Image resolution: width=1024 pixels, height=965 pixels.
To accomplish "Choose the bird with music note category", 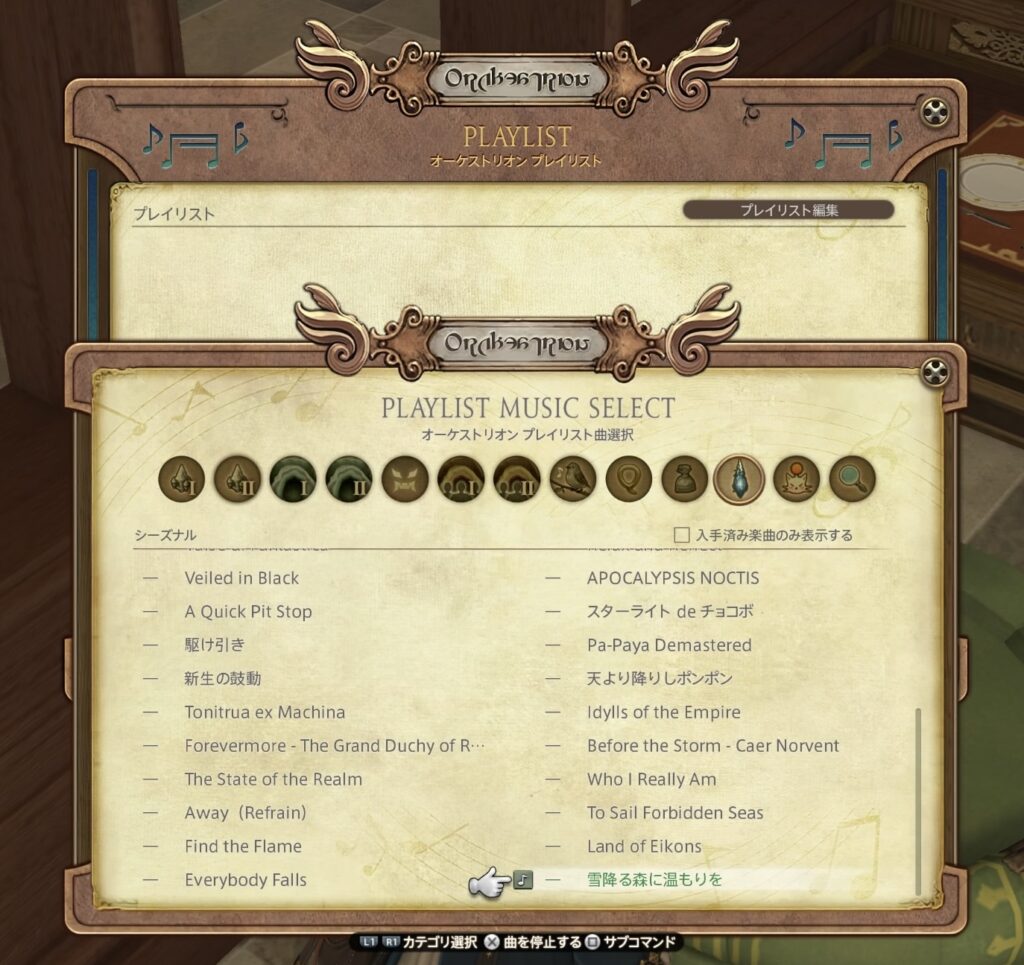I will pos(573,481).
